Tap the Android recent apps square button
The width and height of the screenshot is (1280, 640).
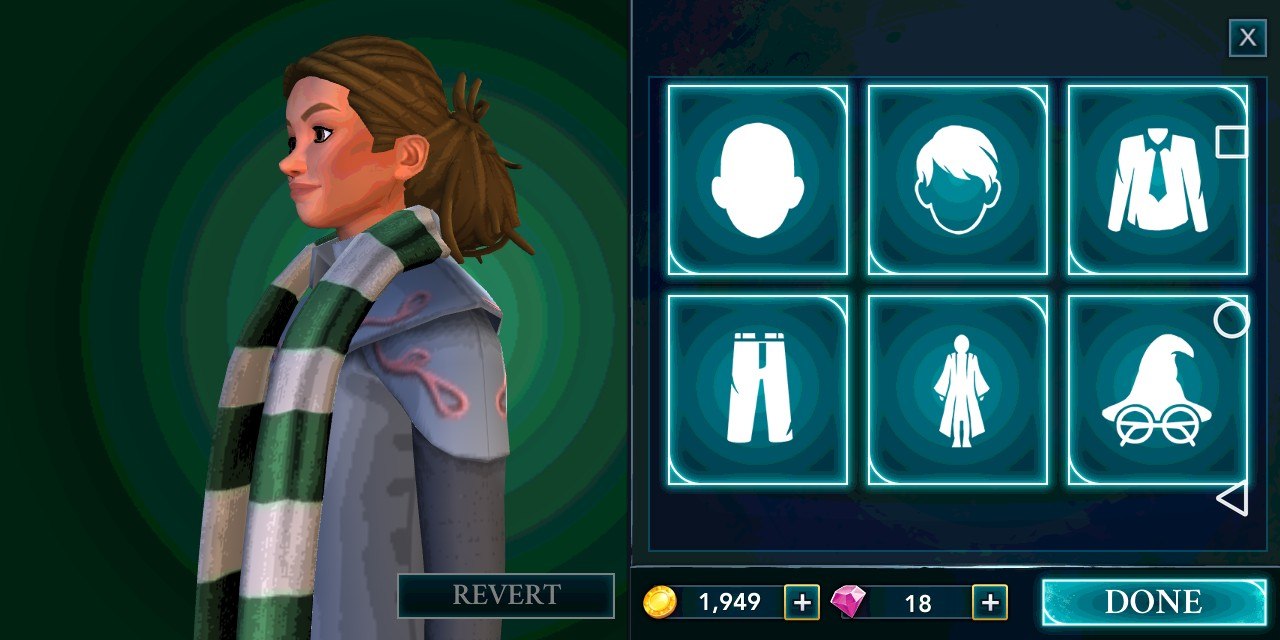1232,142
